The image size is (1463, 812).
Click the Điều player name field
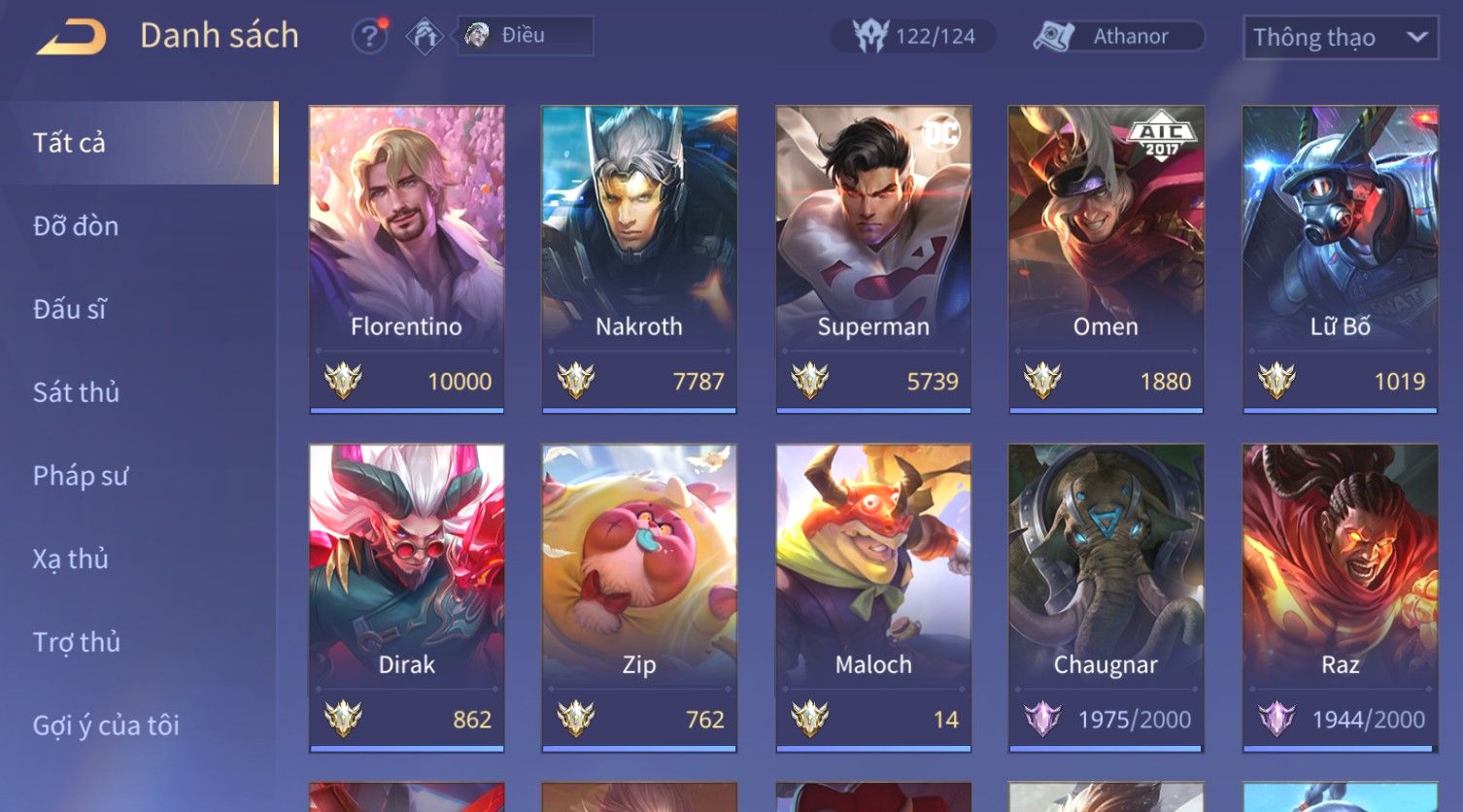[x=526, y=36]
